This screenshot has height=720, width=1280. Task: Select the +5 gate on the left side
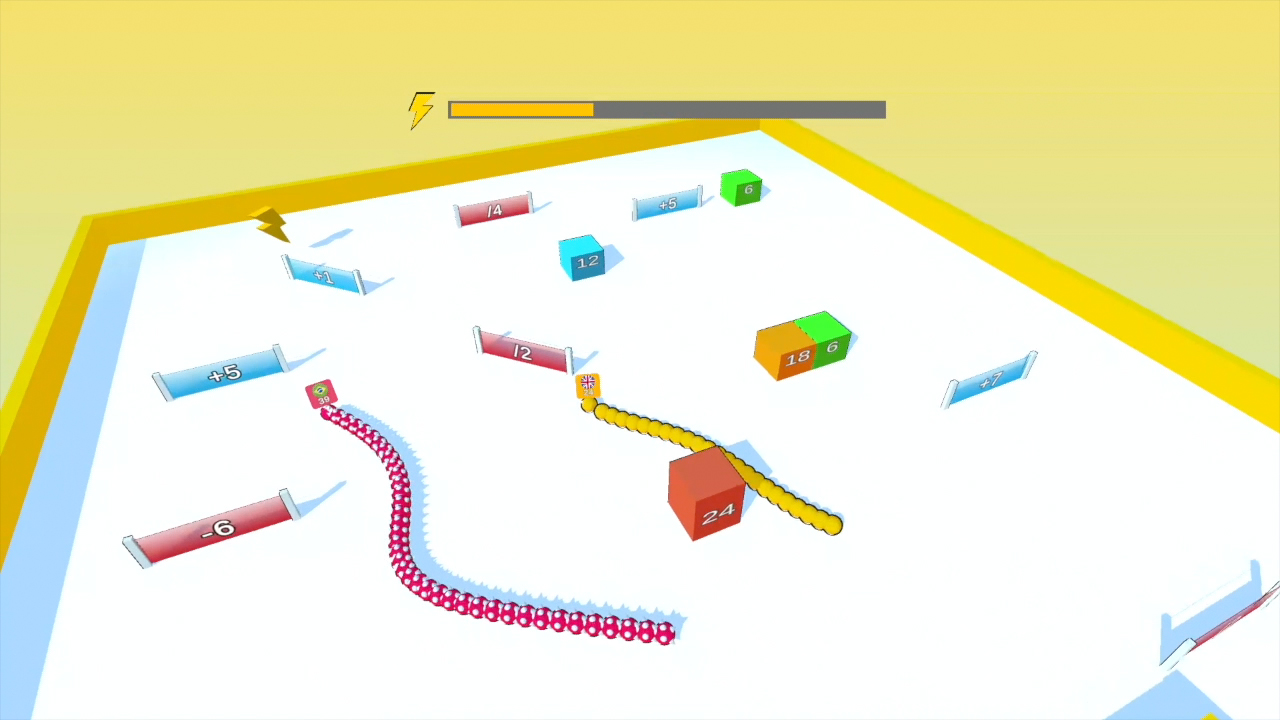222,374
